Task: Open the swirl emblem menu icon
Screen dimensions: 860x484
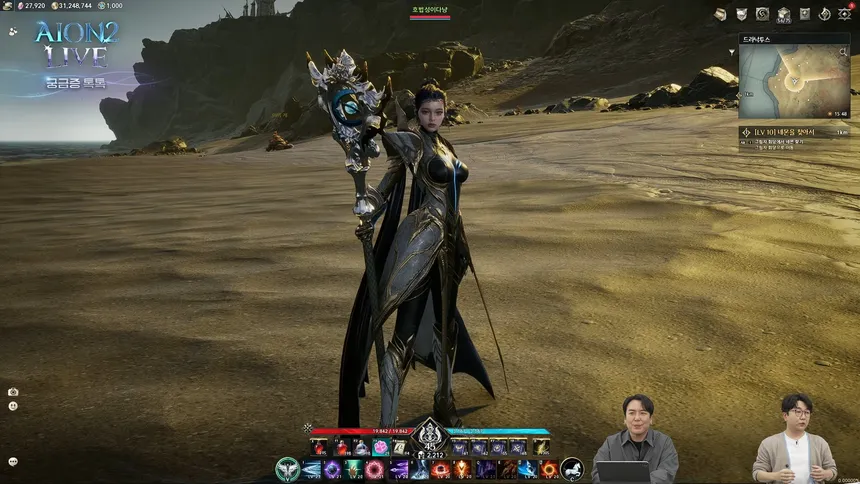Action: pos(762,14)
